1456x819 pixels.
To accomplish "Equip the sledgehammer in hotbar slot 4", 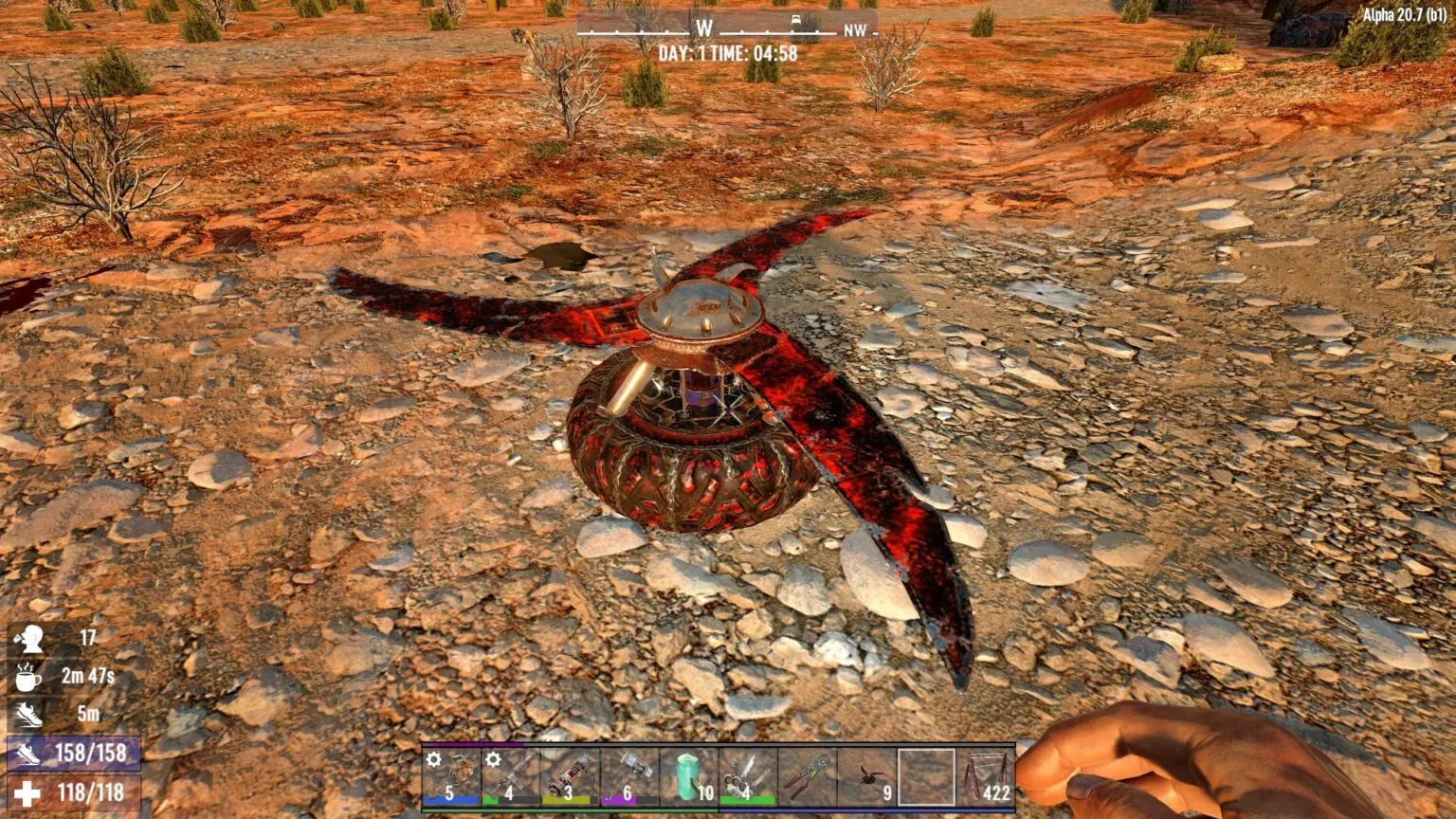I will tap(628, 777).
